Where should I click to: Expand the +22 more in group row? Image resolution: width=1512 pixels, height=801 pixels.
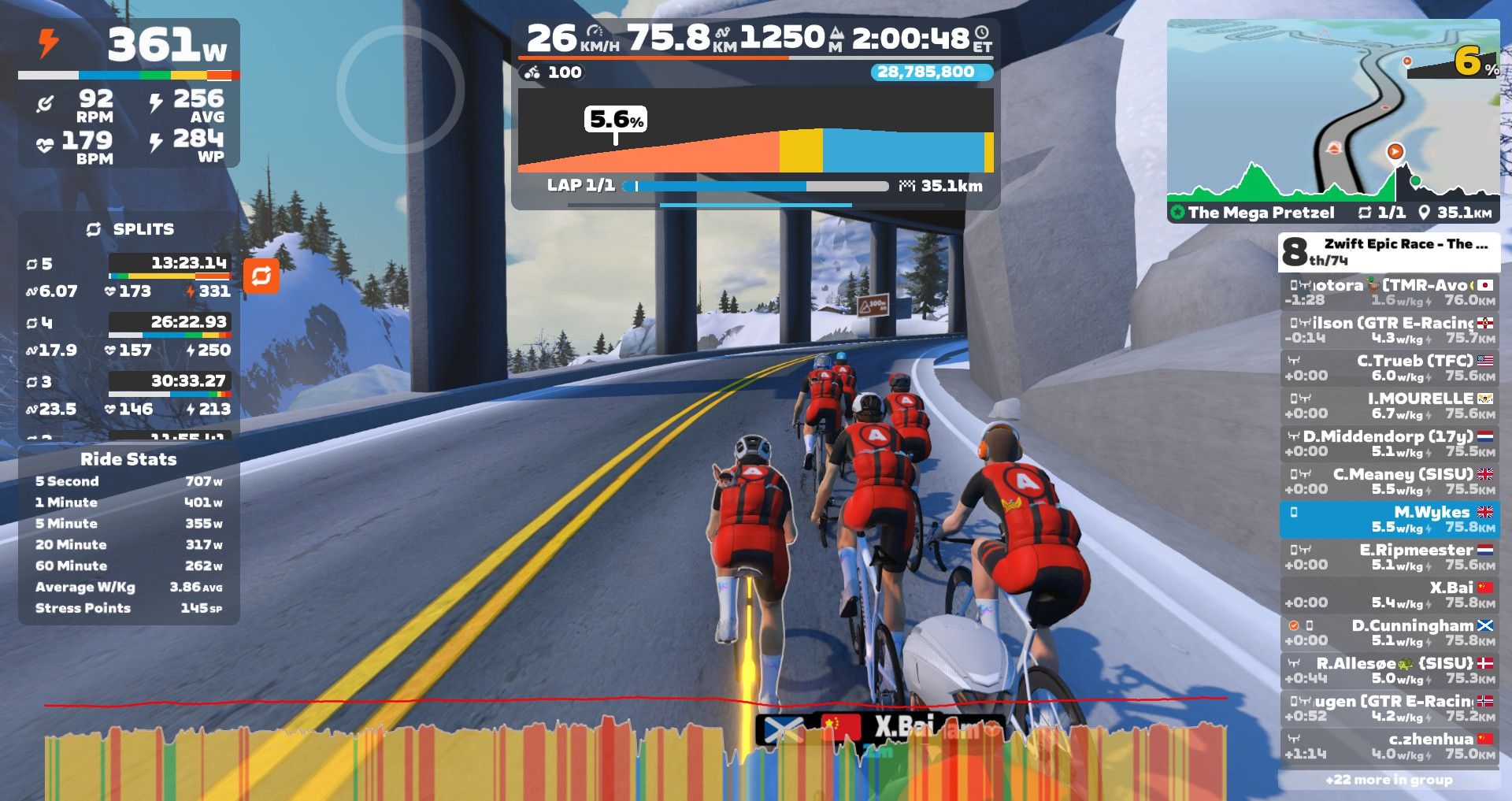pyautogui.click(x=1389, y=780)
